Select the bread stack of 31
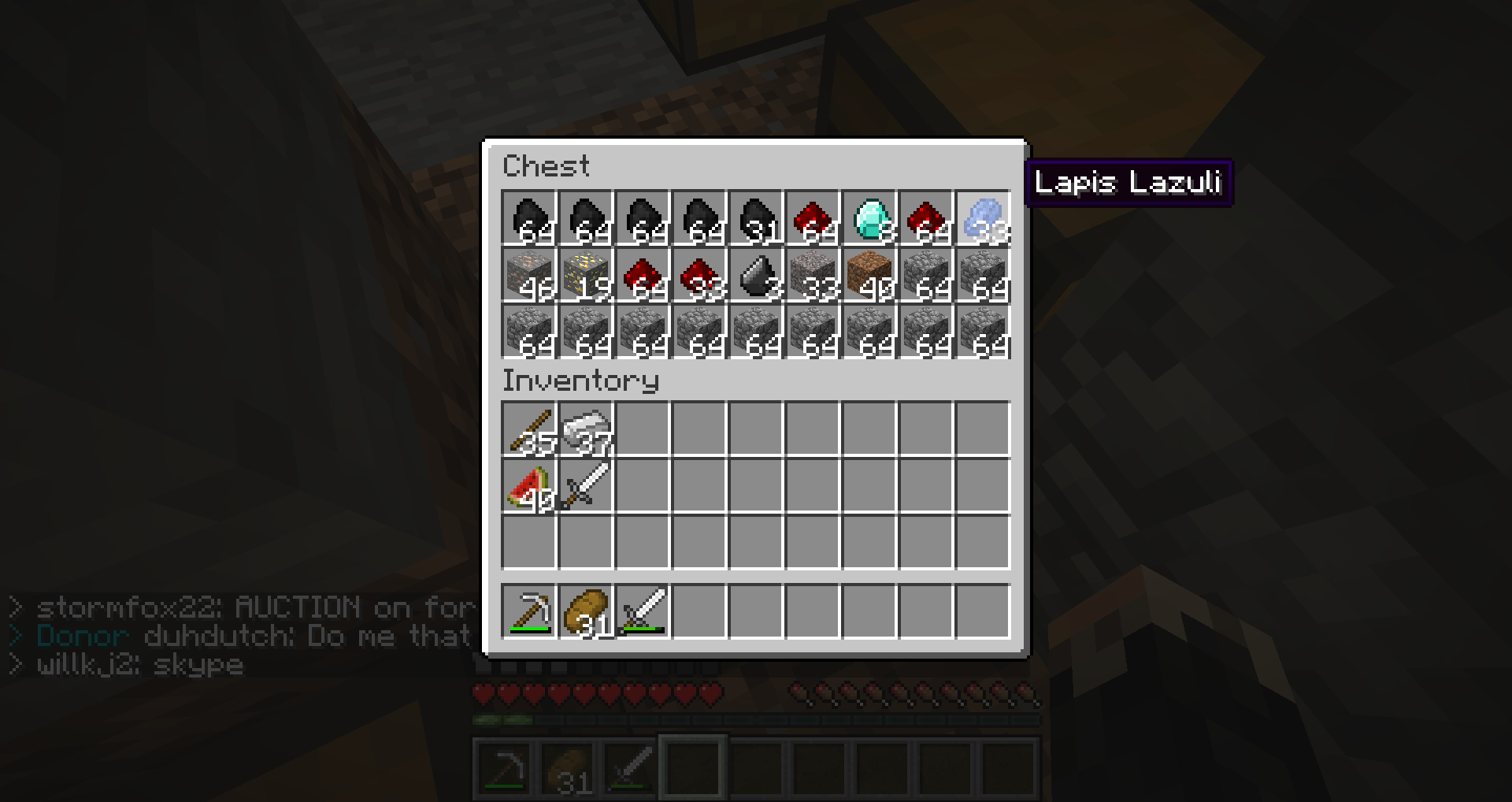Image resolution: width=1512 pixels, height=802 pixels. click(586, 611)
